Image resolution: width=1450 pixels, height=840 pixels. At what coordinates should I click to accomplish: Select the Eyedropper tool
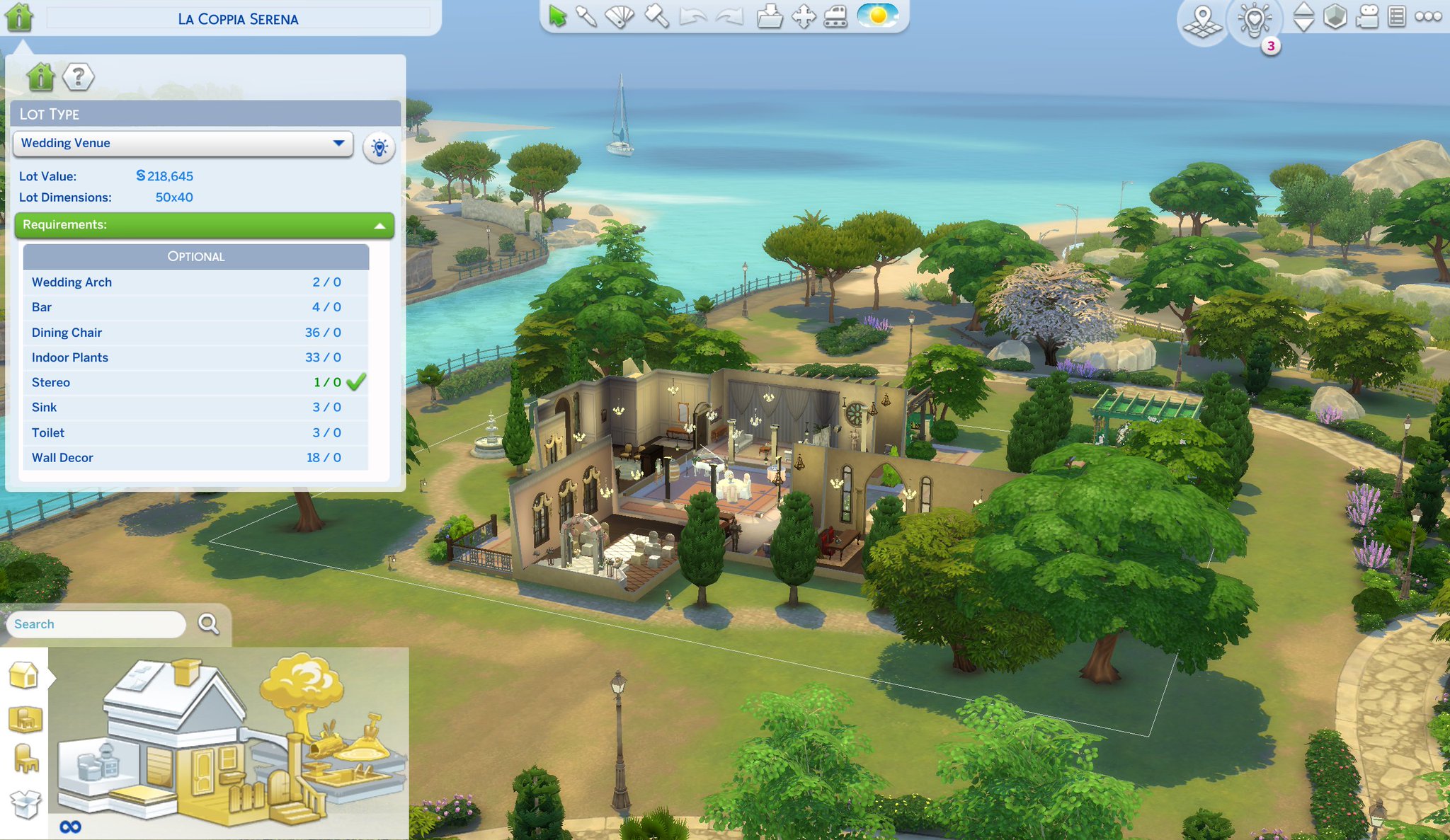[586, 17]
